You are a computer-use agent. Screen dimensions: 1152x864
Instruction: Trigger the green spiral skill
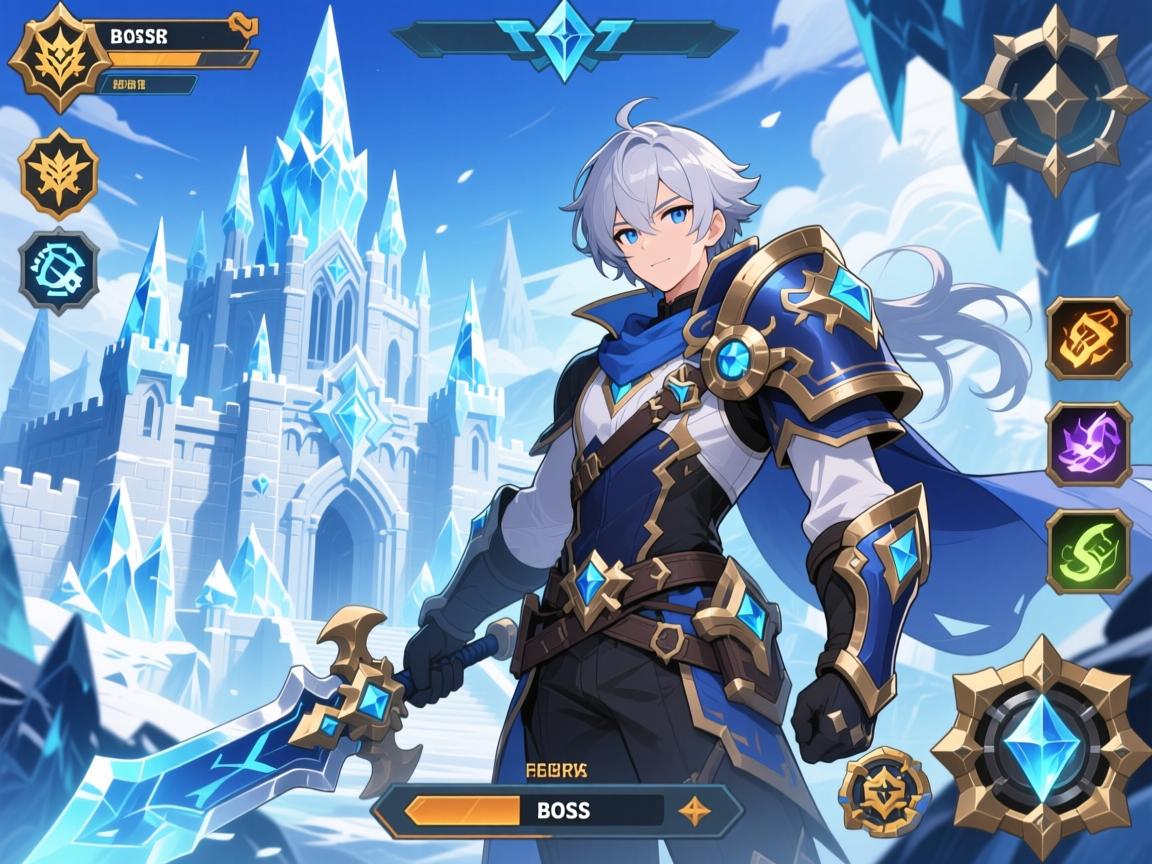pos(1088,551)
